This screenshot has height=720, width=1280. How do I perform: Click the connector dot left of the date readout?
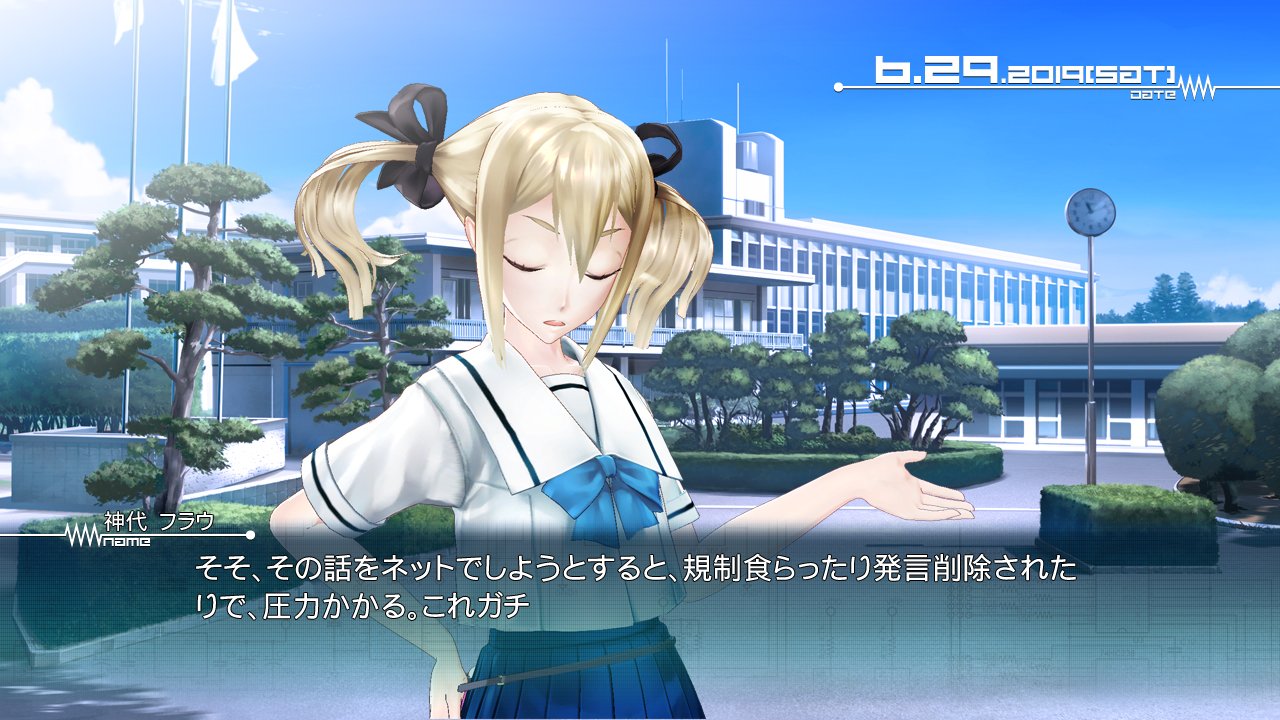pyautogui.click(x=838, y=88)
